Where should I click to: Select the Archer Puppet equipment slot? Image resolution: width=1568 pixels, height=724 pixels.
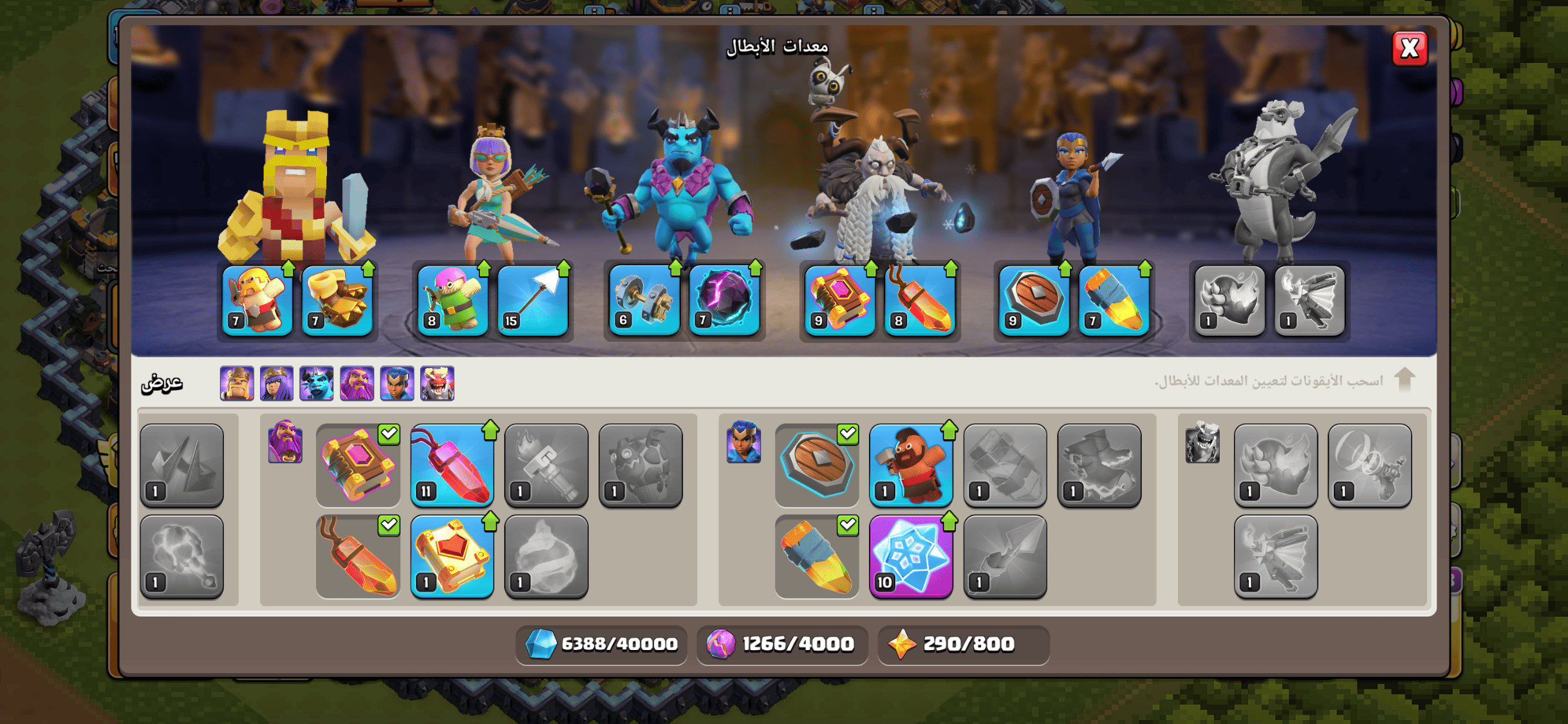[453, 301]
